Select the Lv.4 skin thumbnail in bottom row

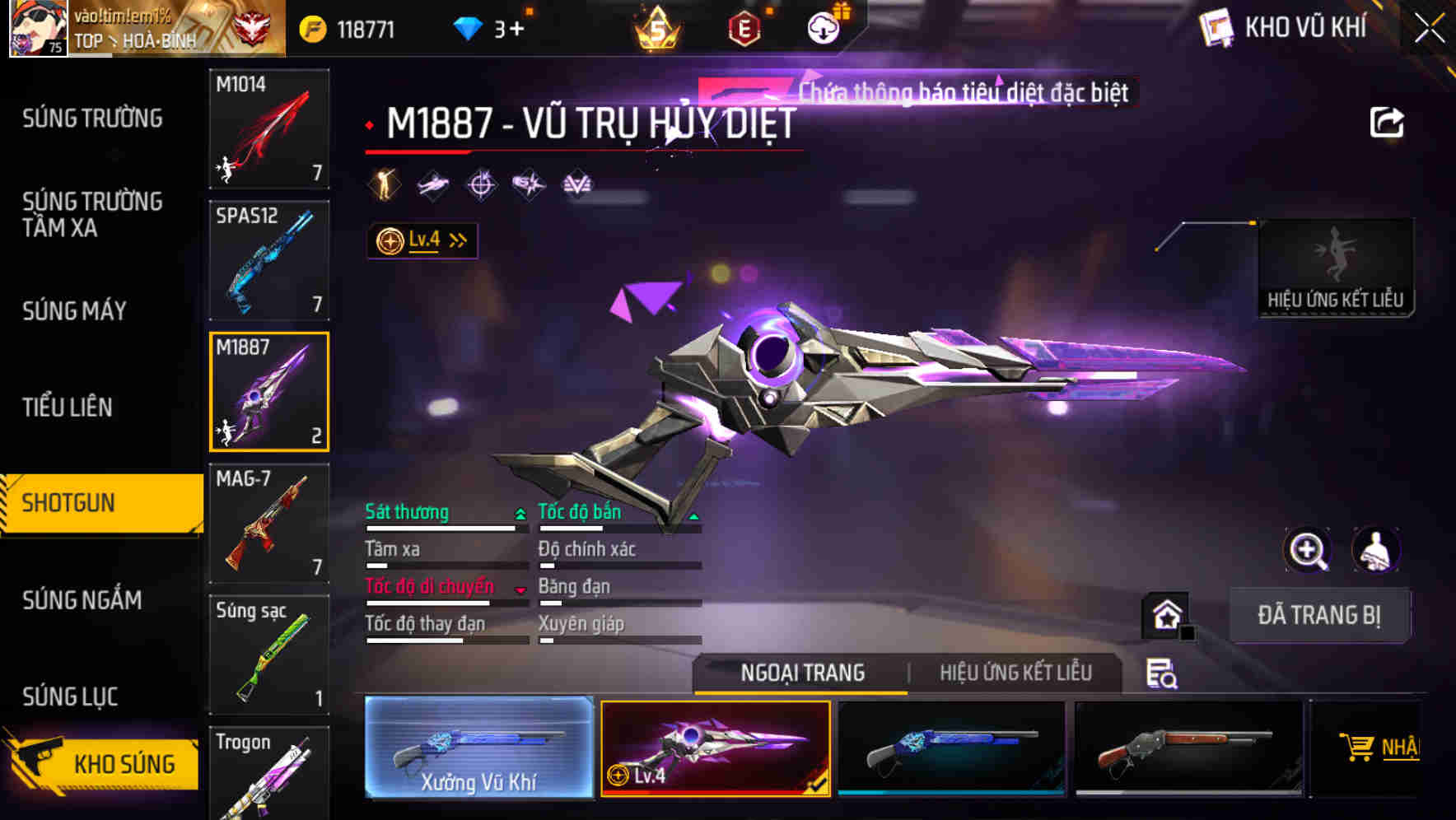716,745
